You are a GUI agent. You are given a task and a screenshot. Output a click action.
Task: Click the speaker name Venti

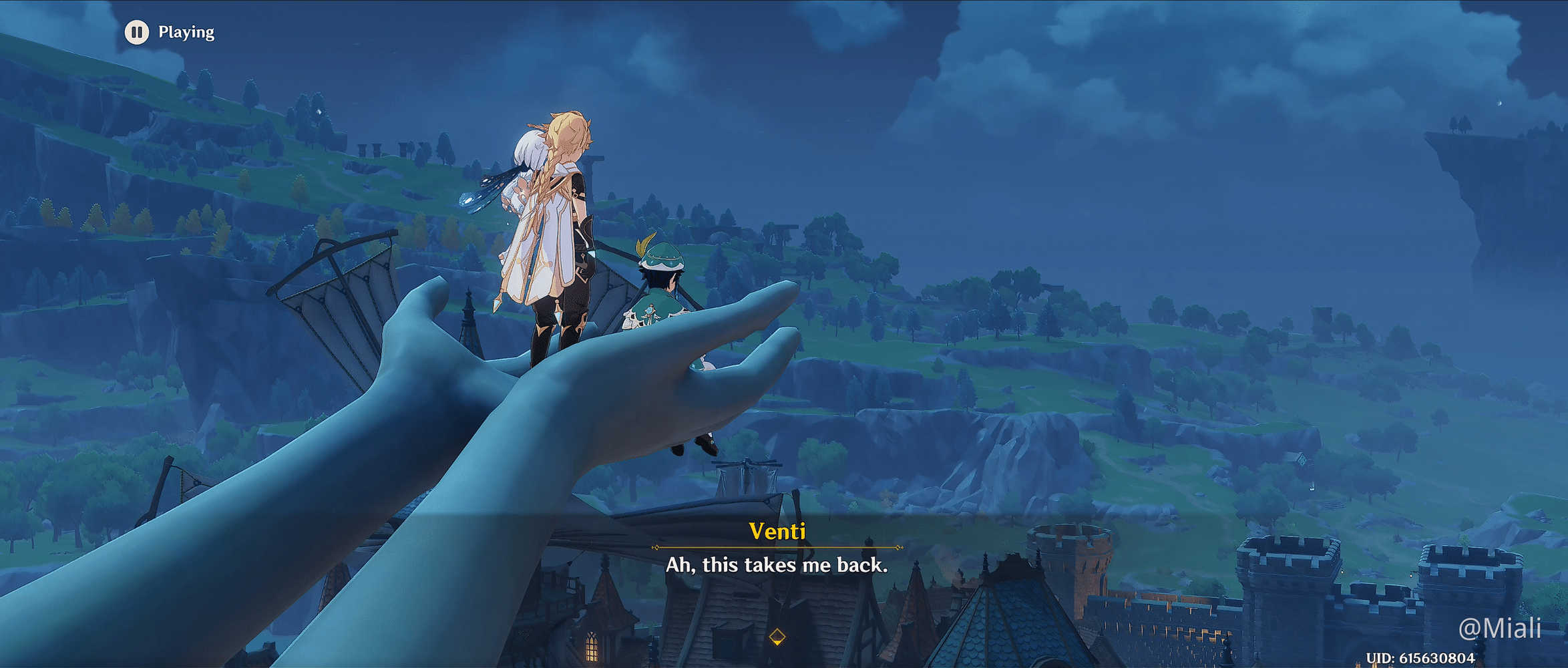pyautogui.click(x=779, y=532)
